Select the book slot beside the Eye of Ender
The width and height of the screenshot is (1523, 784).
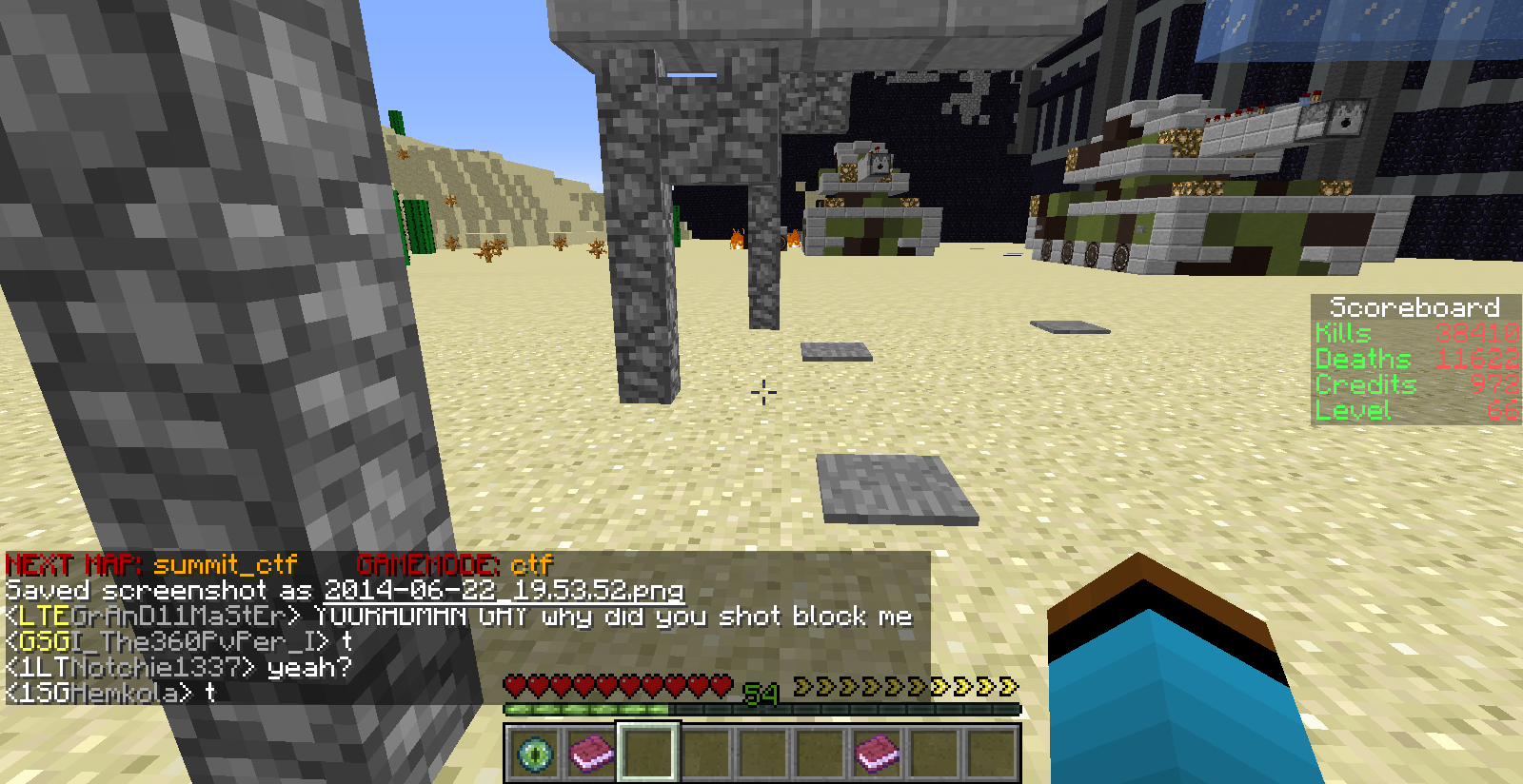tap(591, 754)
